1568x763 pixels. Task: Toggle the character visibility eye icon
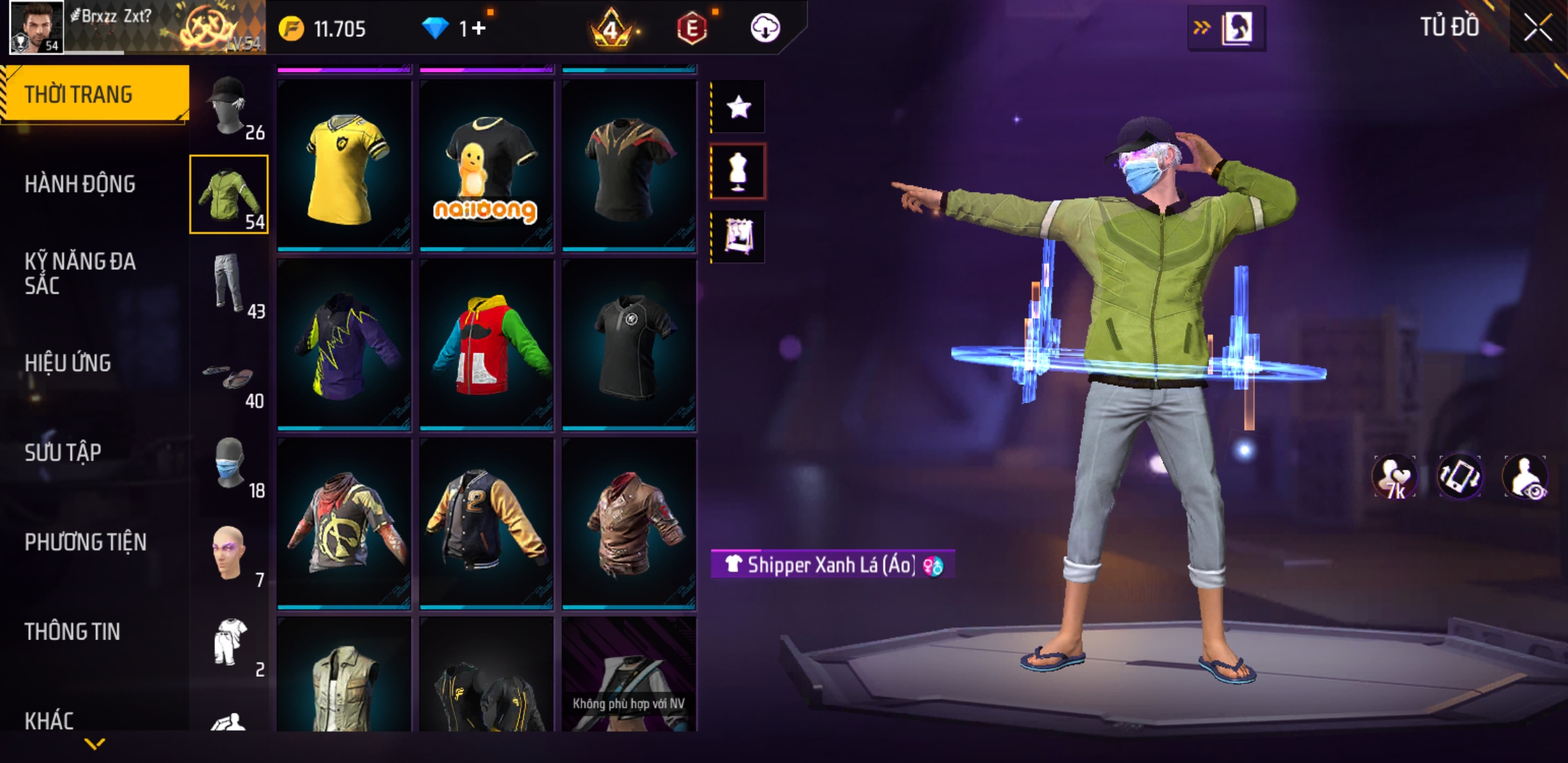1526,477
